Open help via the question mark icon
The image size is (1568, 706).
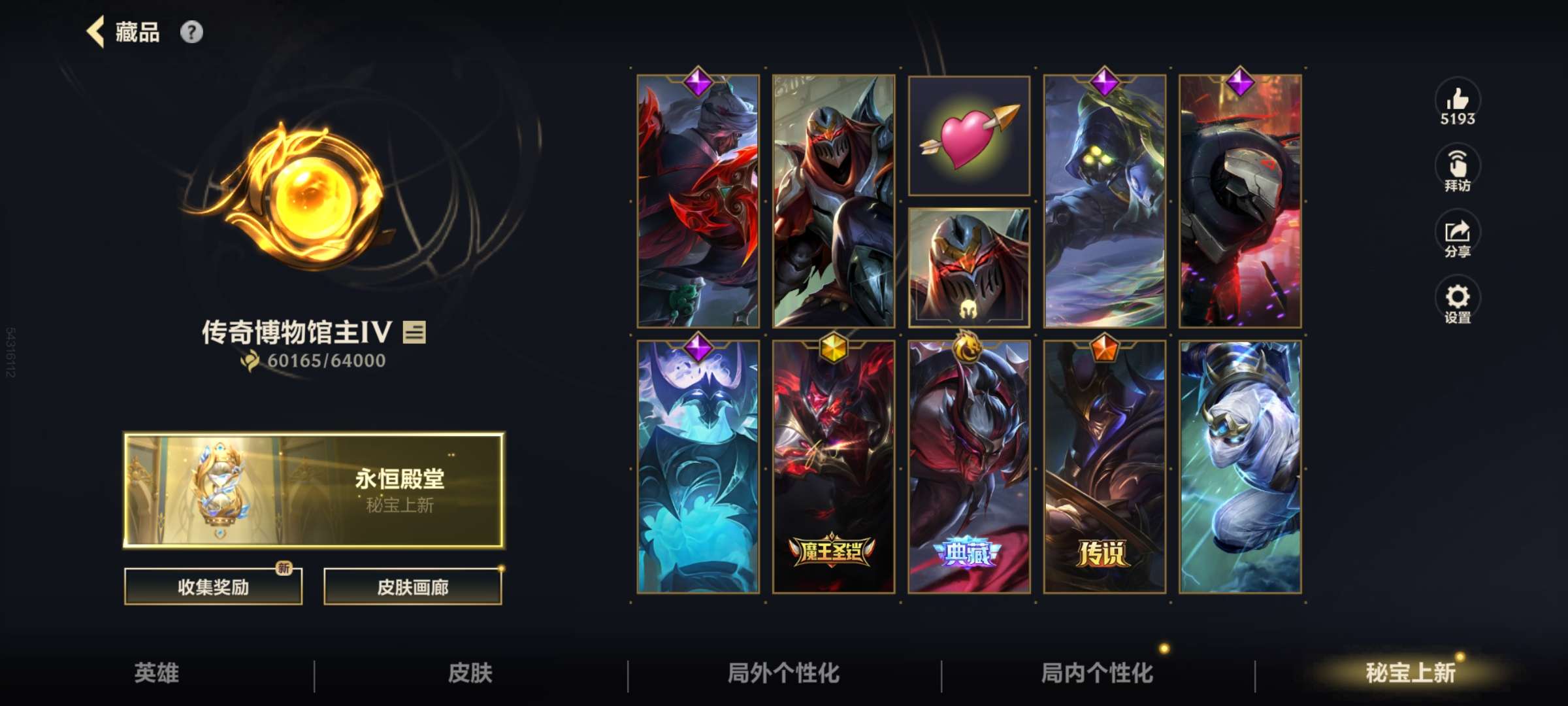pos(191,33)
